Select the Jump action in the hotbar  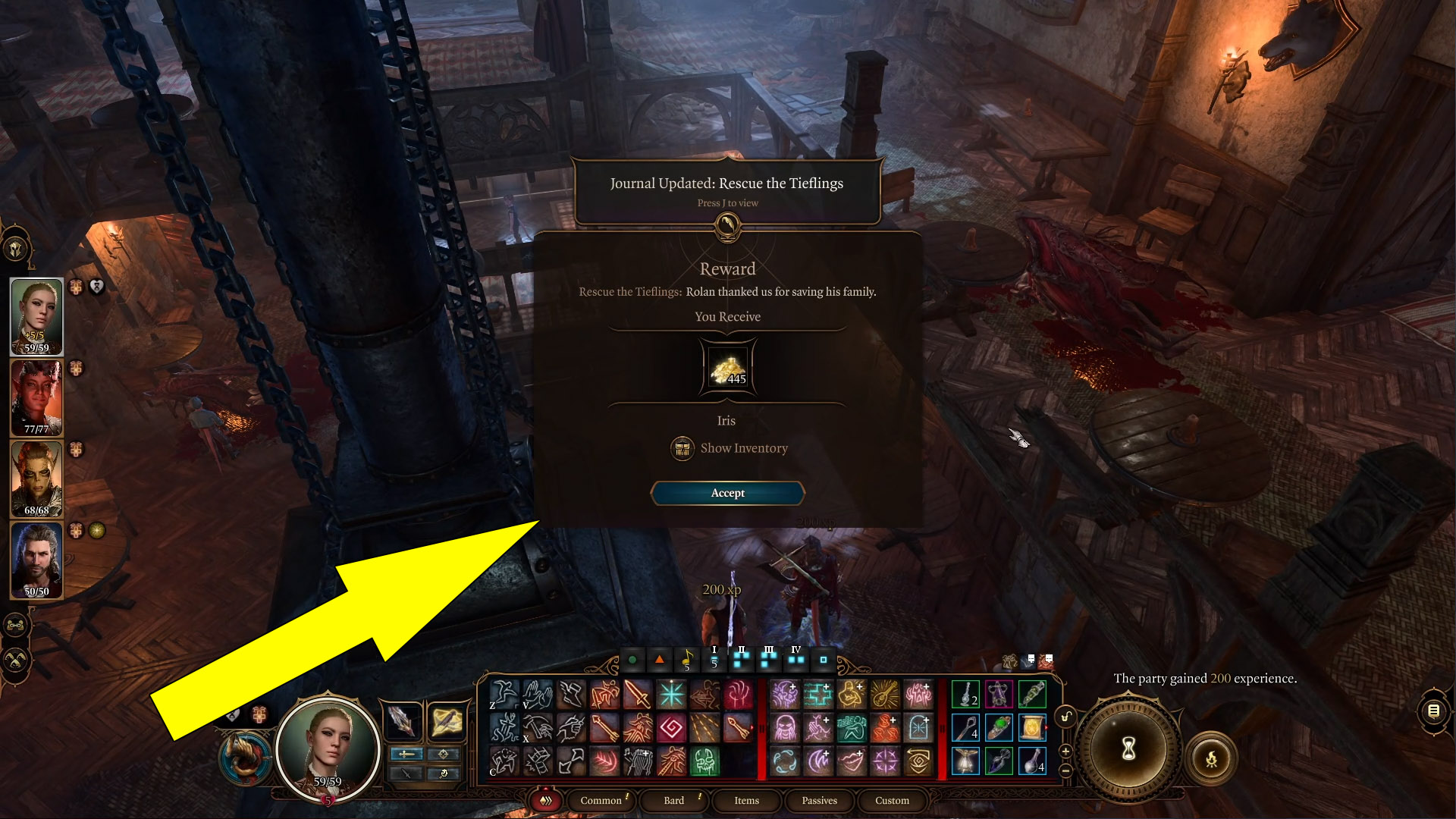point(504,693)
